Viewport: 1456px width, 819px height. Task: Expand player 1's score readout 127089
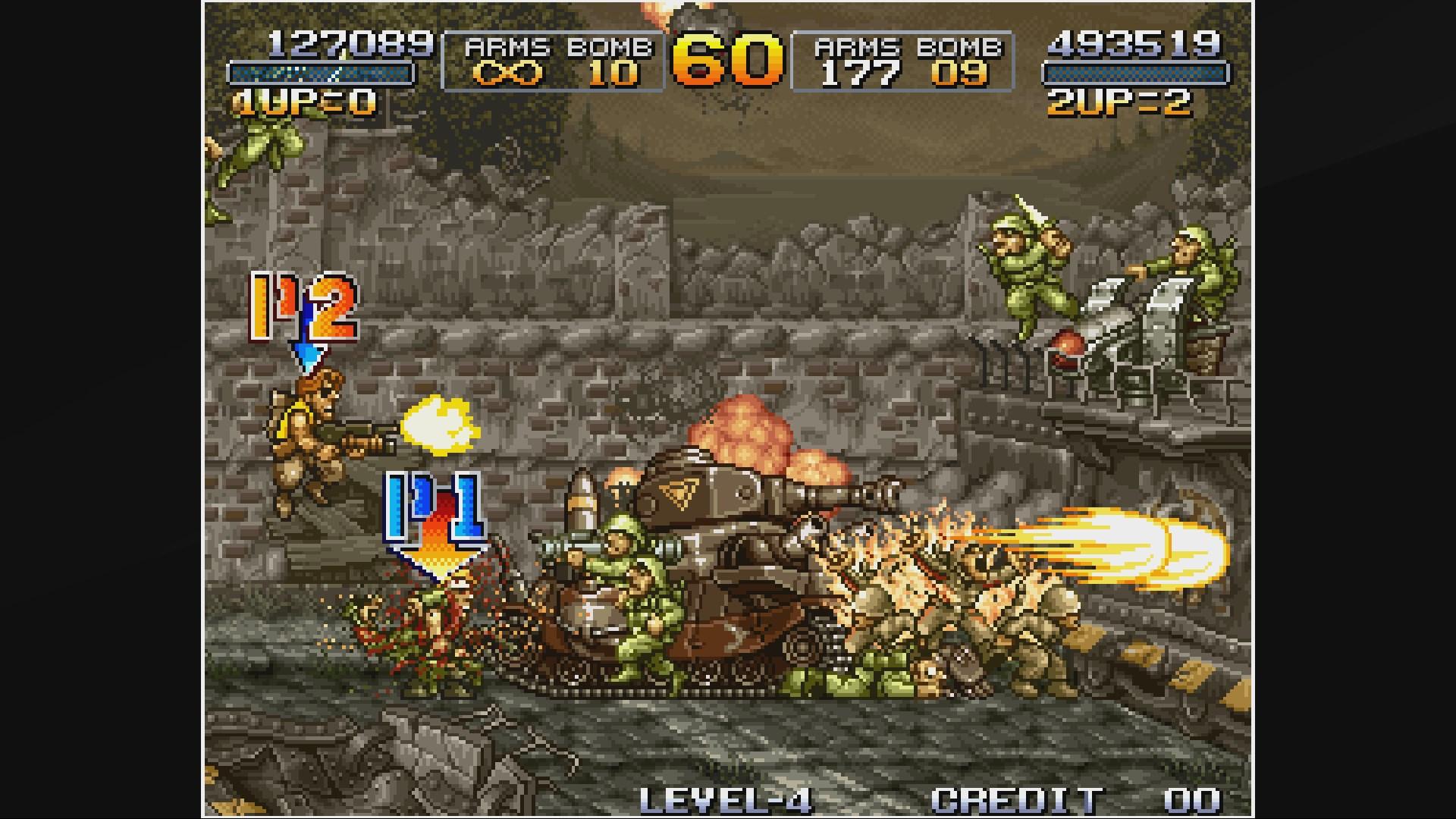click(x=345, y=42)
